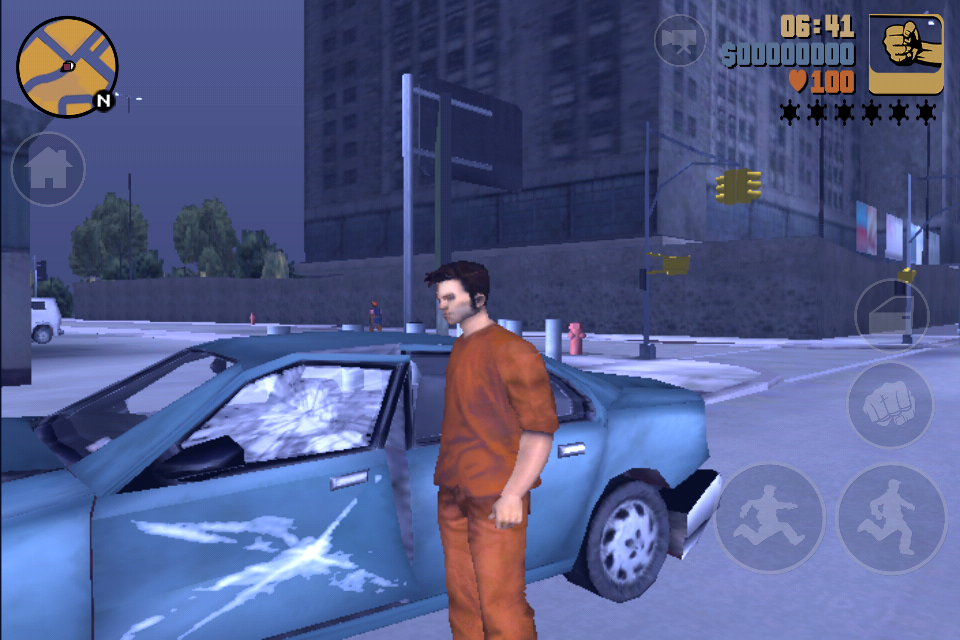960x640 pixels.
Task: Tap the house icon button
Action: 47,169
